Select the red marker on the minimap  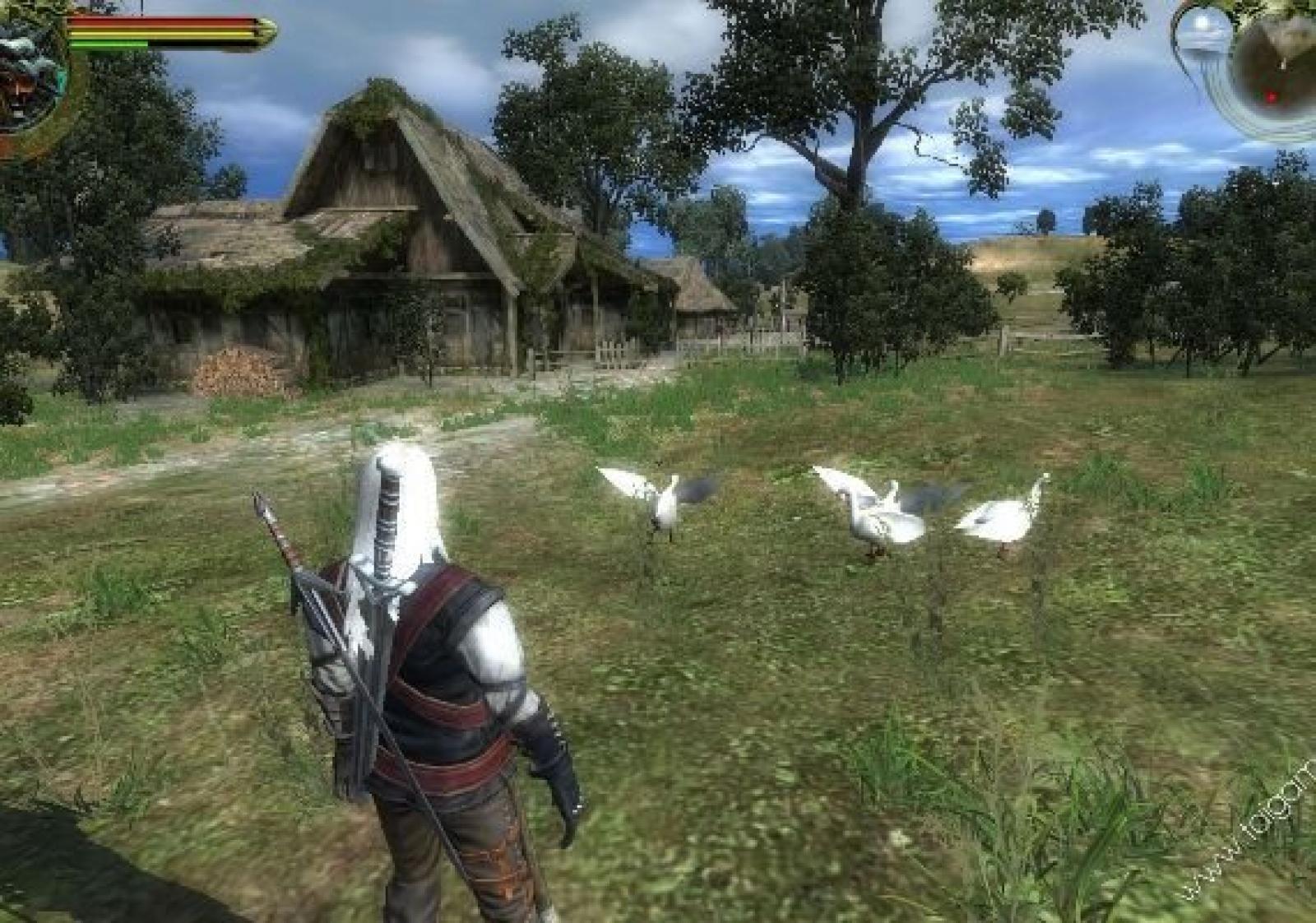coord(1272,98)
